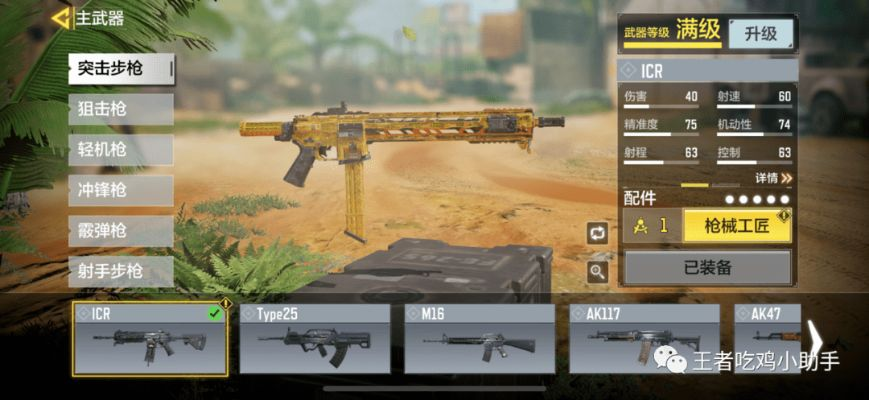Viewport: 869px width, 400px height.
Task: Click the 已装备 equipped button
Action: tap(708, 267)
